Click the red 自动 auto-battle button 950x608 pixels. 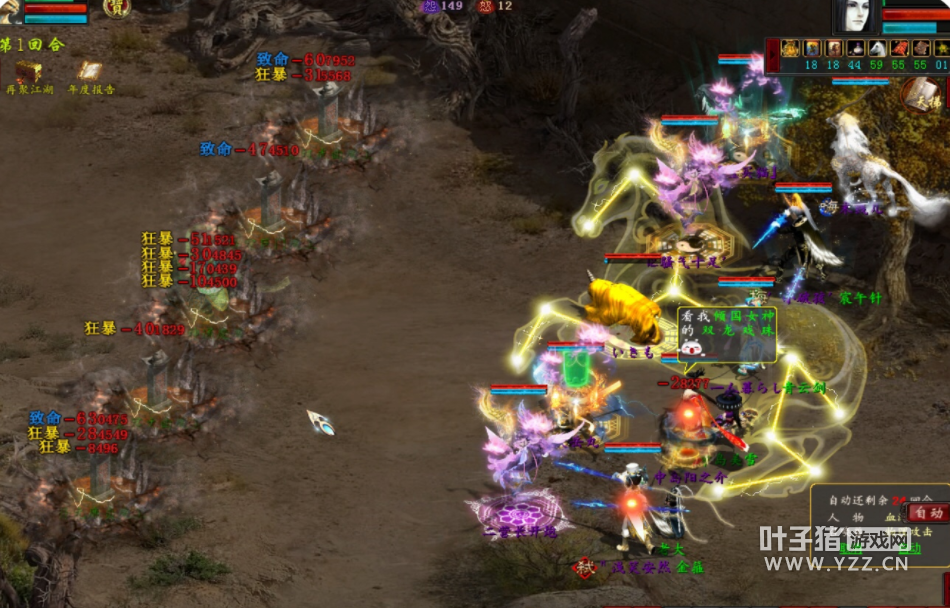coord(927,513)
